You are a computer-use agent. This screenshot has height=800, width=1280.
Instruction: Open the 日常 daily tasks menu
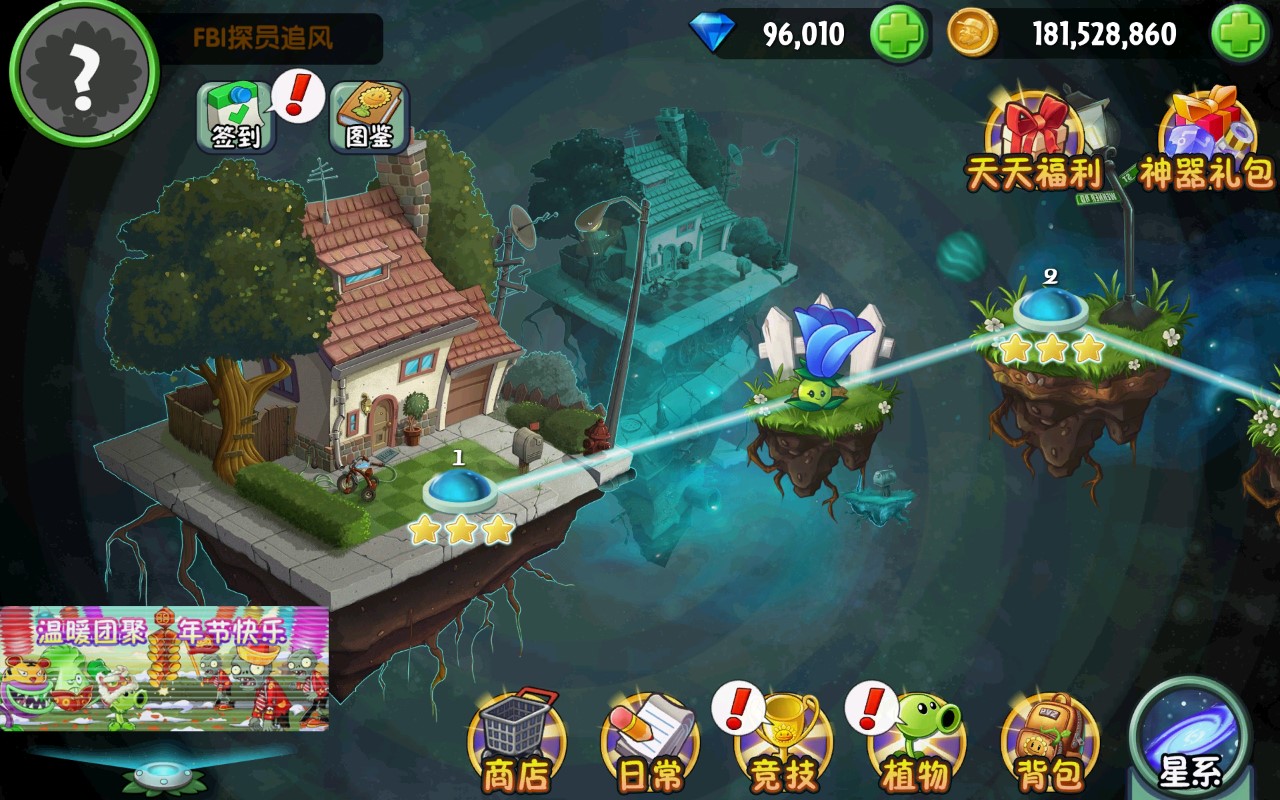pos(650,745)
